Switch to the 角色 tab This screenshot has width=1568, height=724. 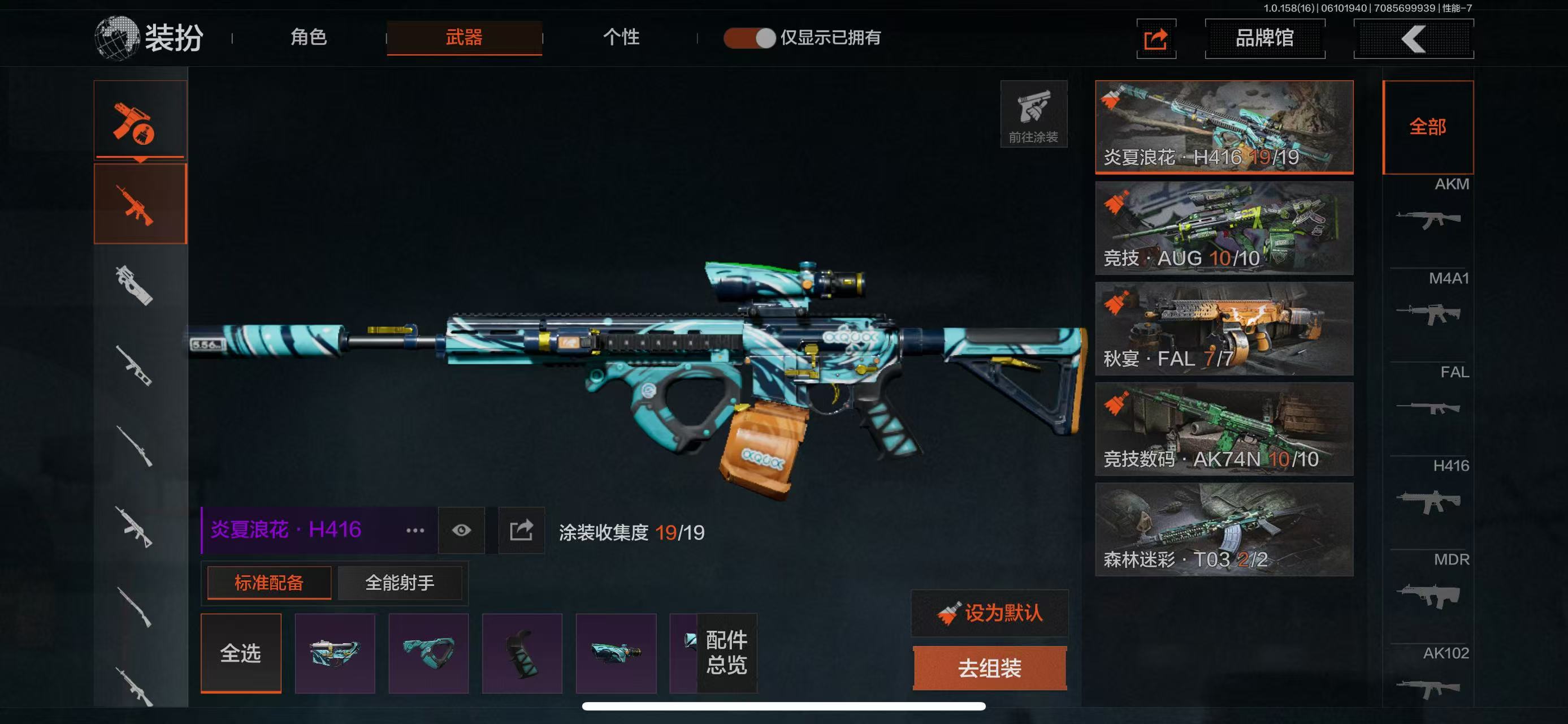309,38
